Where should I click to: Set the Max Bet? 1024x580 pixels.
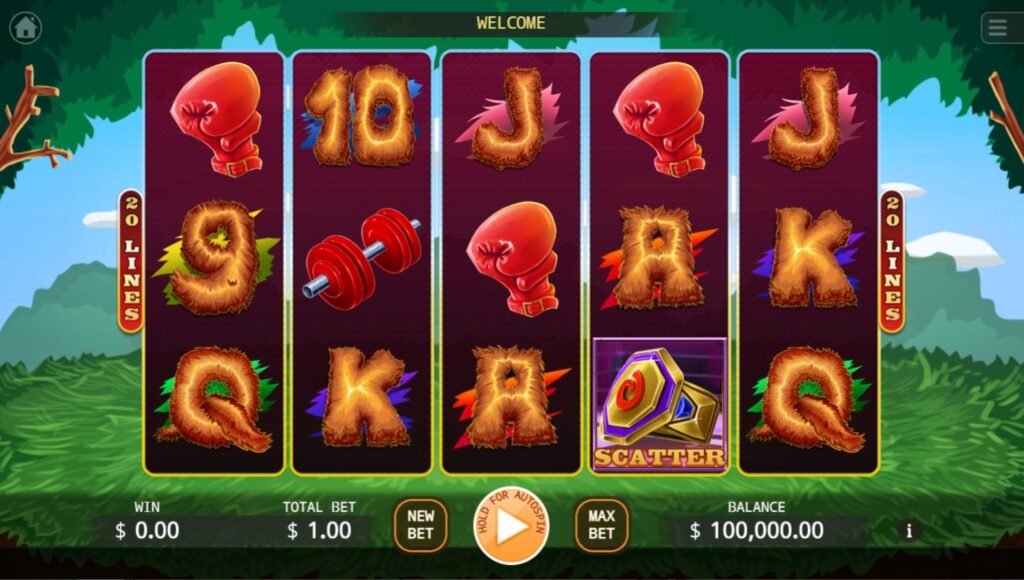pyautogui.click(x=601, y=525)
